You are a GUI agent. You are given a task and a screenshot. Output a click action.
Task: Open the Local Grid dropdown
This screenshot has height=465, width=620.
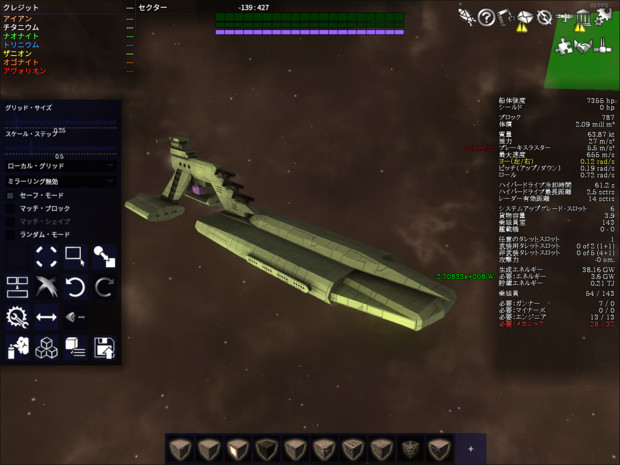pos(60,165)
